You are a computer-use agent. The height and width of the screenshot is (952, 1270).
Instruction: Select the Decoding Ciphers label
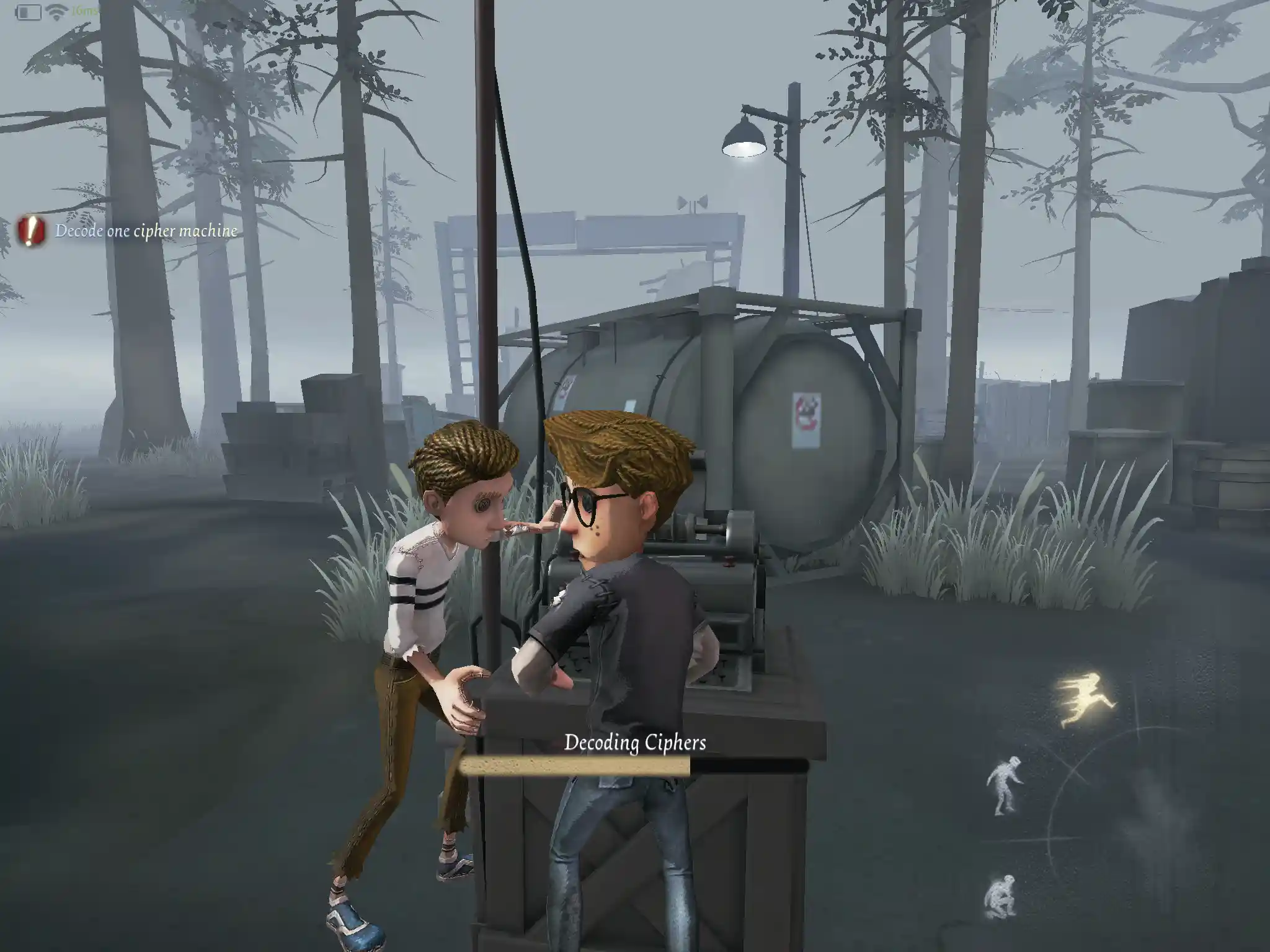pos(635,742)
